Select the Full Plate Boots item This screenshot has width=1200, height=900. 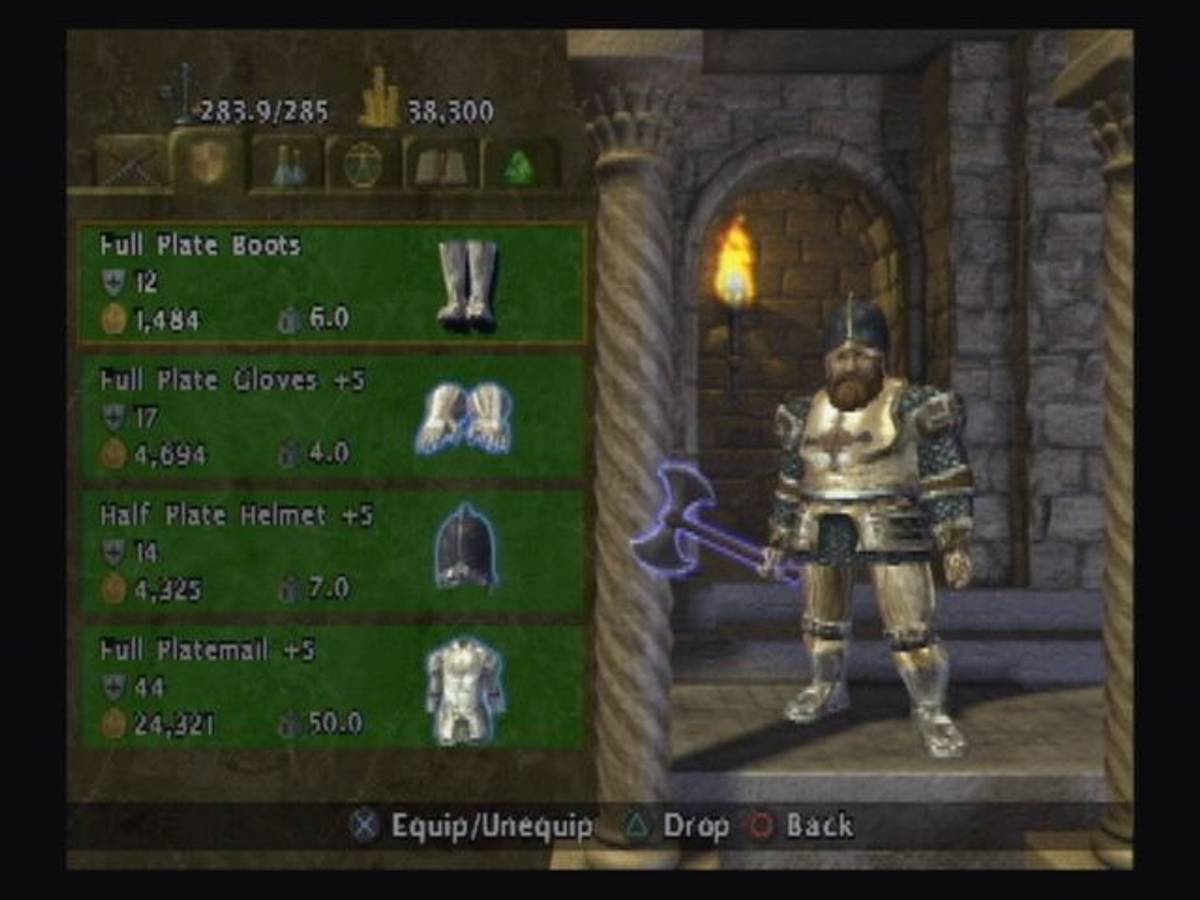331,284
